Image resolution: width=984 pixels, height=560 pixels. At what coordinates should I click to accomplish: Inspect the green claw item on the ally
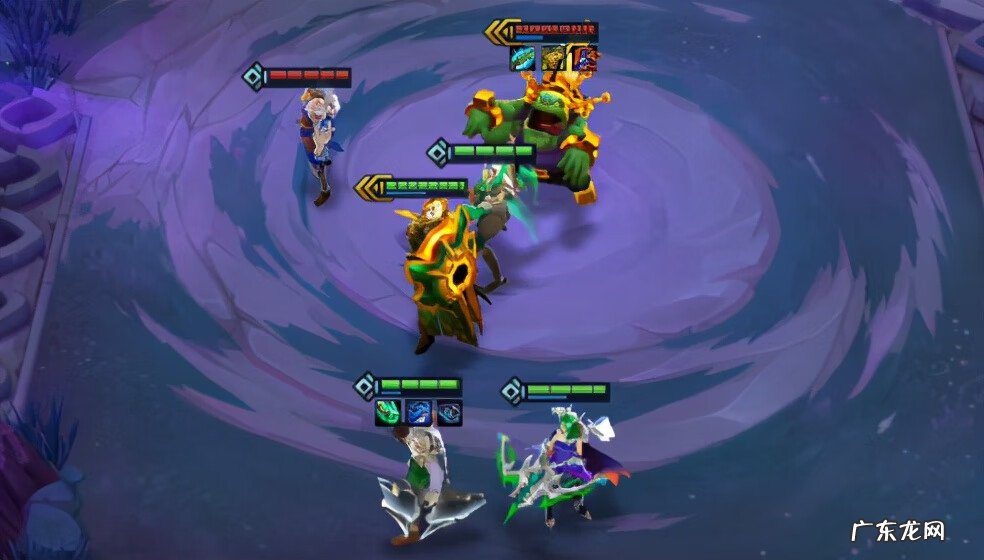(x=388, y=412)
